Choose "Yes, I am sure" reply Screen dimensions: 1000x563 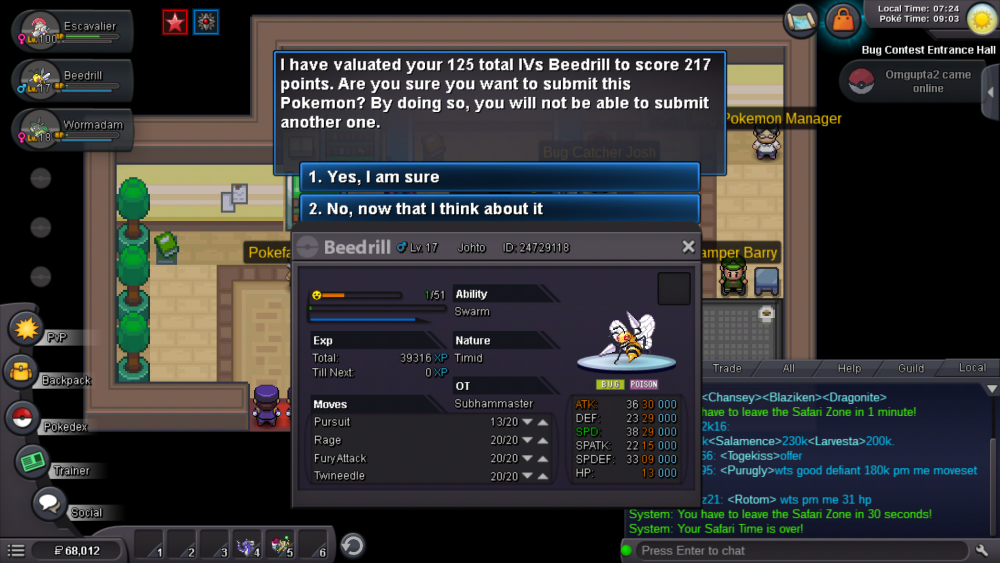(x=499, y=177)
